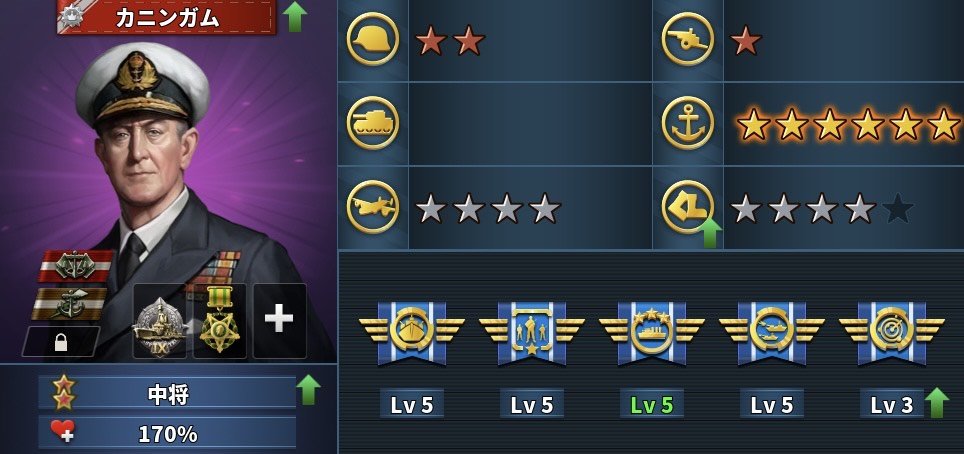Tap the green arrow beside カニンガム name

point(295,16)
